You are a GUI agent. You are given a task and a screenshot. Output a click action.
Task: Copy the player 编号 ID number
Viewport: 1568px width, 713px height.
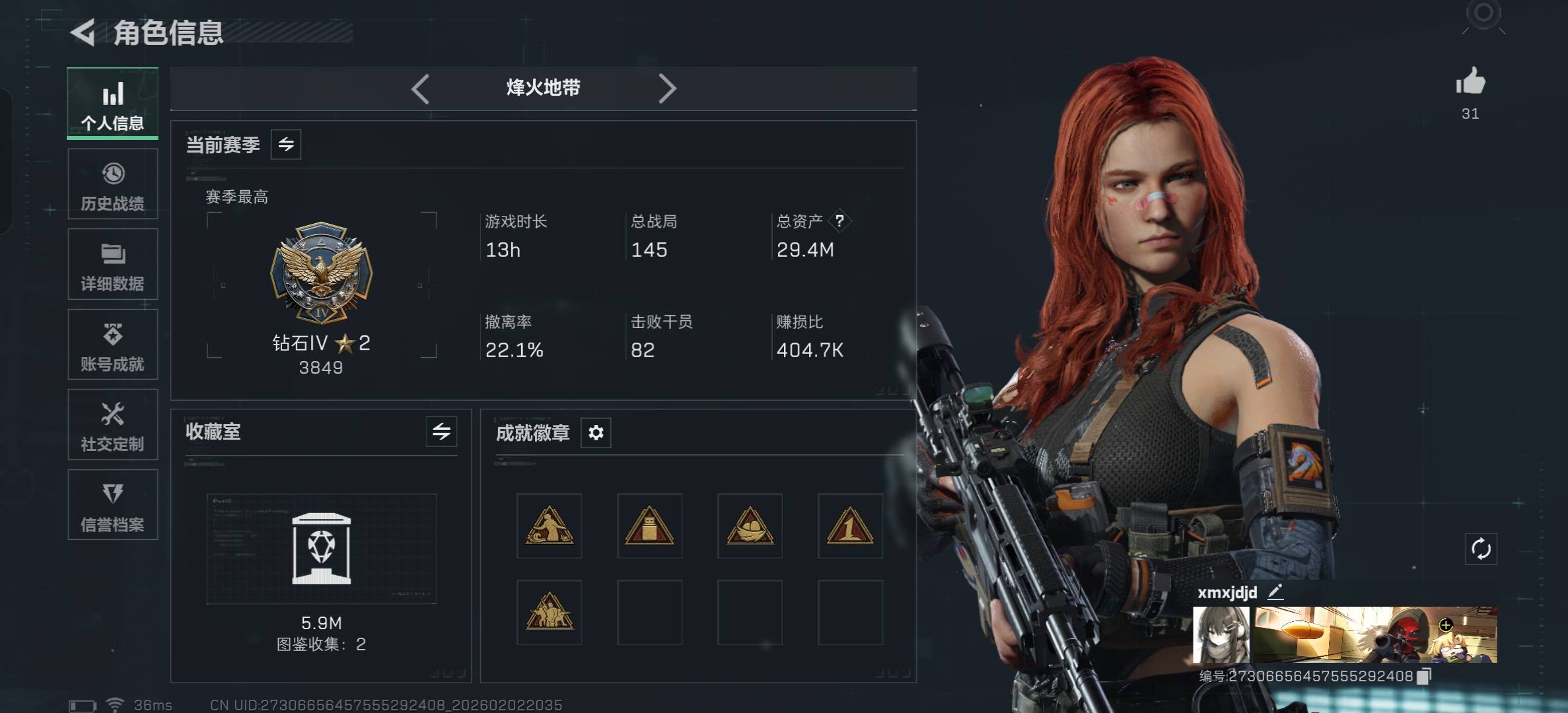pyautogui.click(x=1424, y=676)
